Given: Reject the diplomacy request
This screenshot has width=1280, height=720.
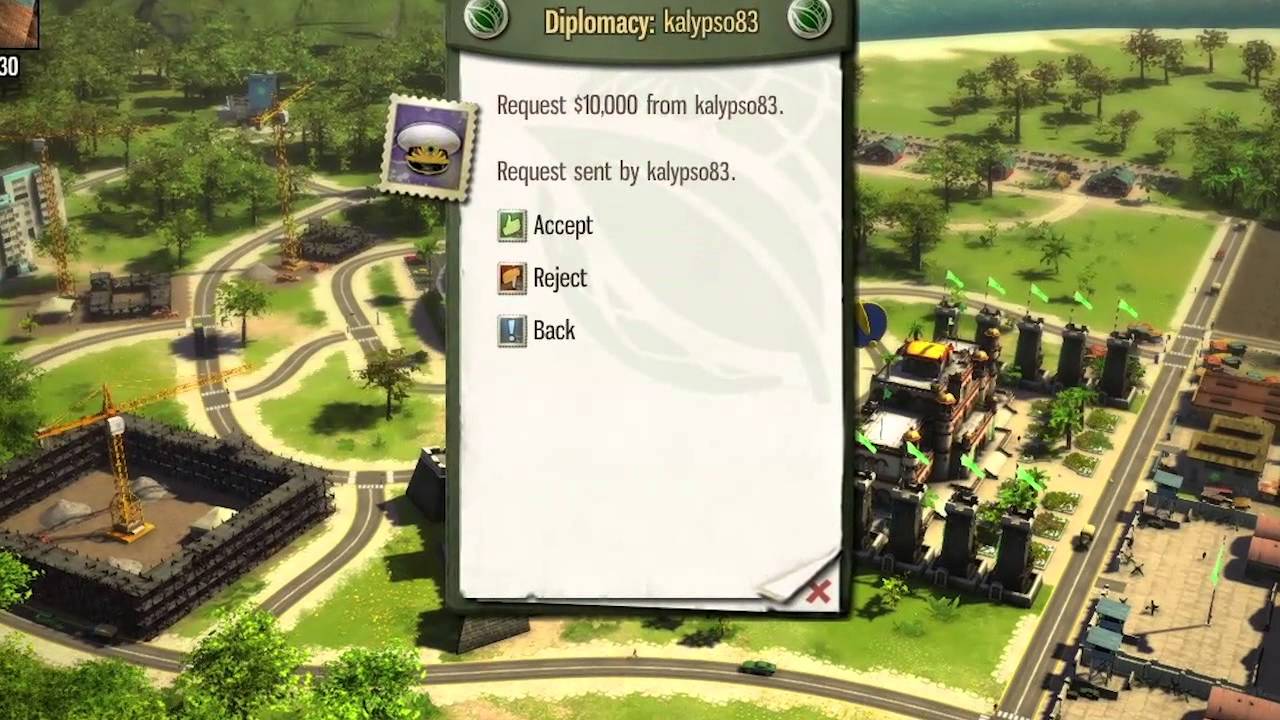Looking at the screenshot, I should 543,278.
